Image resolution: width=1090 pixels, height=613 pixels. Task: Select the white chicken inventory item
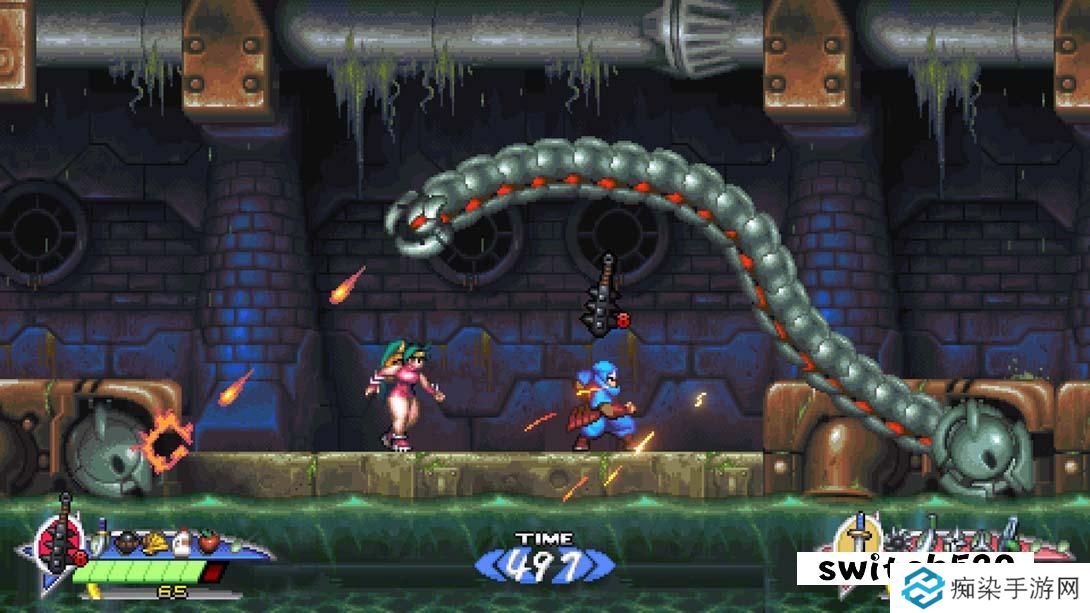click(x=181, y=543)
